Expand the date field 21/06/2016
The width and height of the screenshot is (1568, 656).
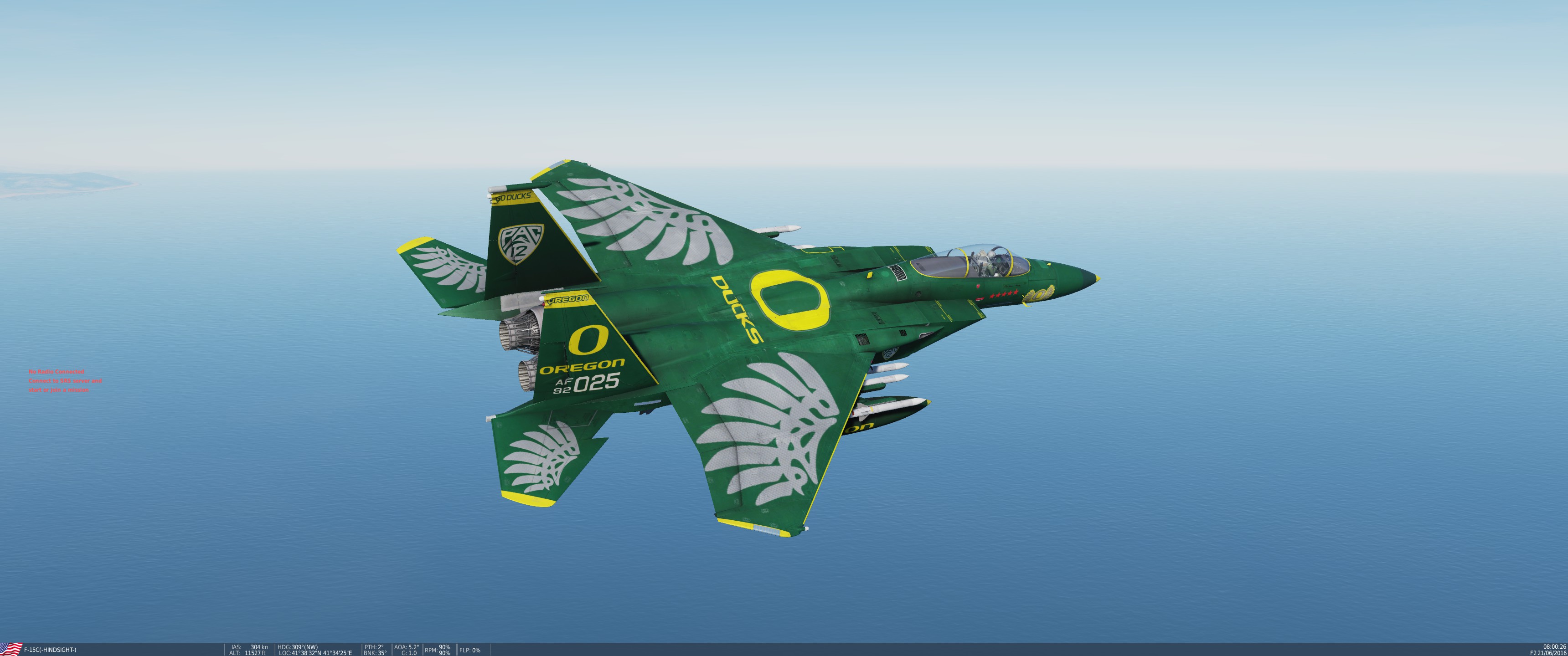click(x=1550, y=653)
